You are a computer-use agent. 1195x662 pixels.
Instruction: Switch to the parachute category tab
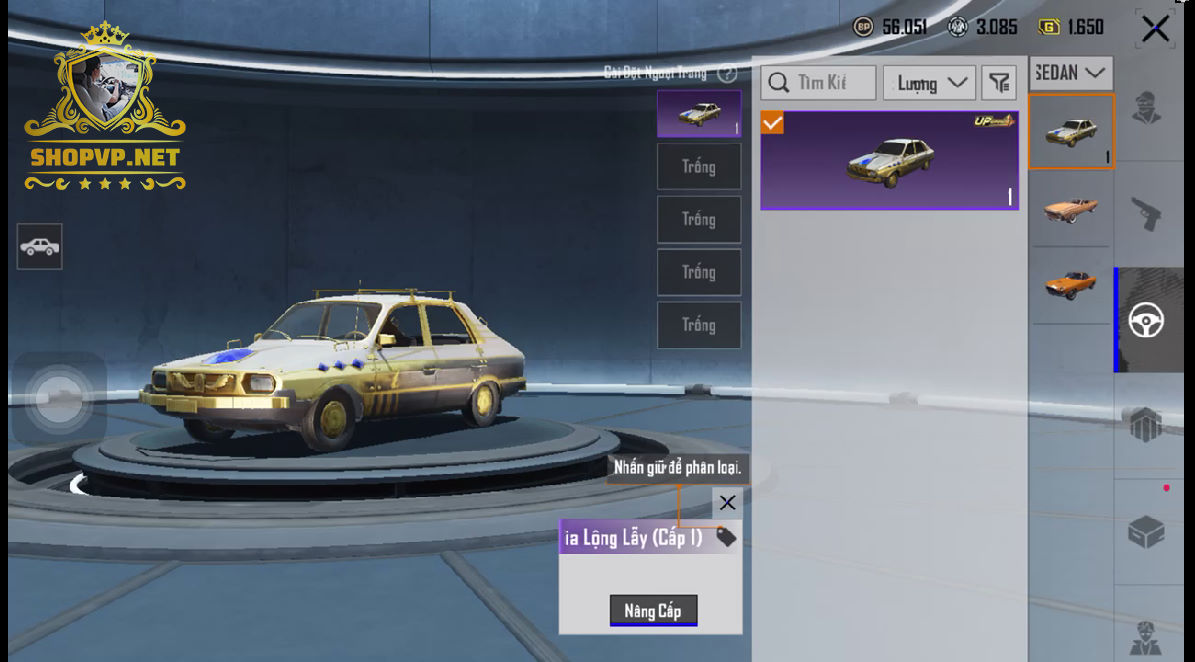click(x=1146, y=425)
